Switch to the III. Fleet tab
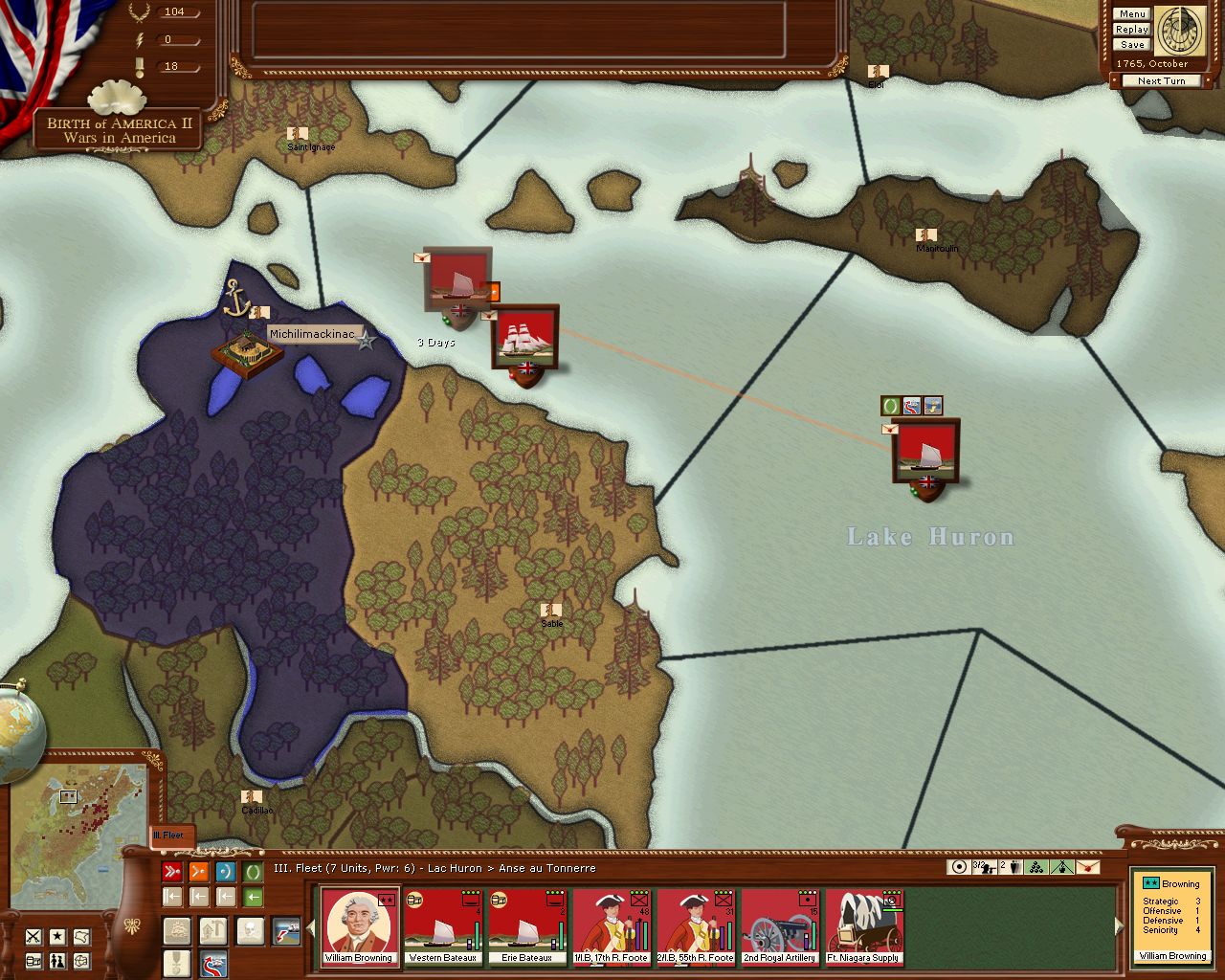This screenshot has width=1225, height=980. pos(172,835)
